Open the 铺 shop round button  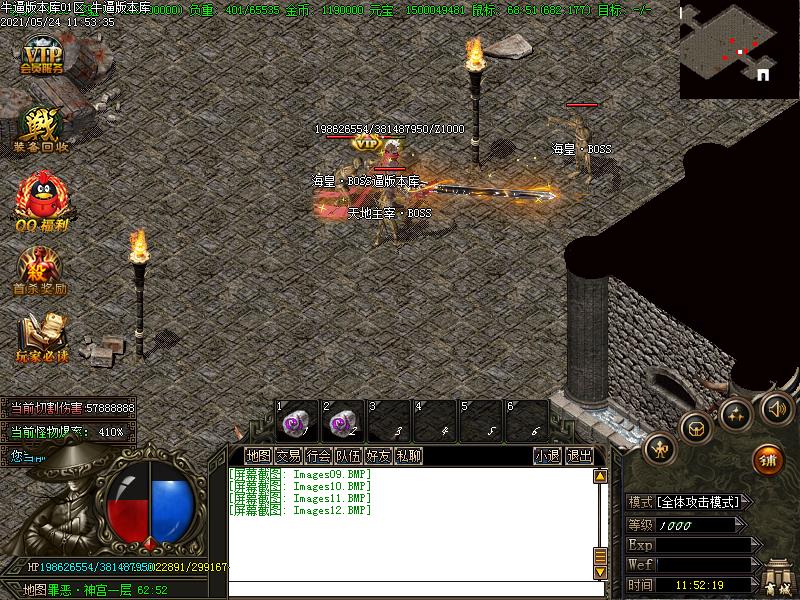(x=767, y=460)
